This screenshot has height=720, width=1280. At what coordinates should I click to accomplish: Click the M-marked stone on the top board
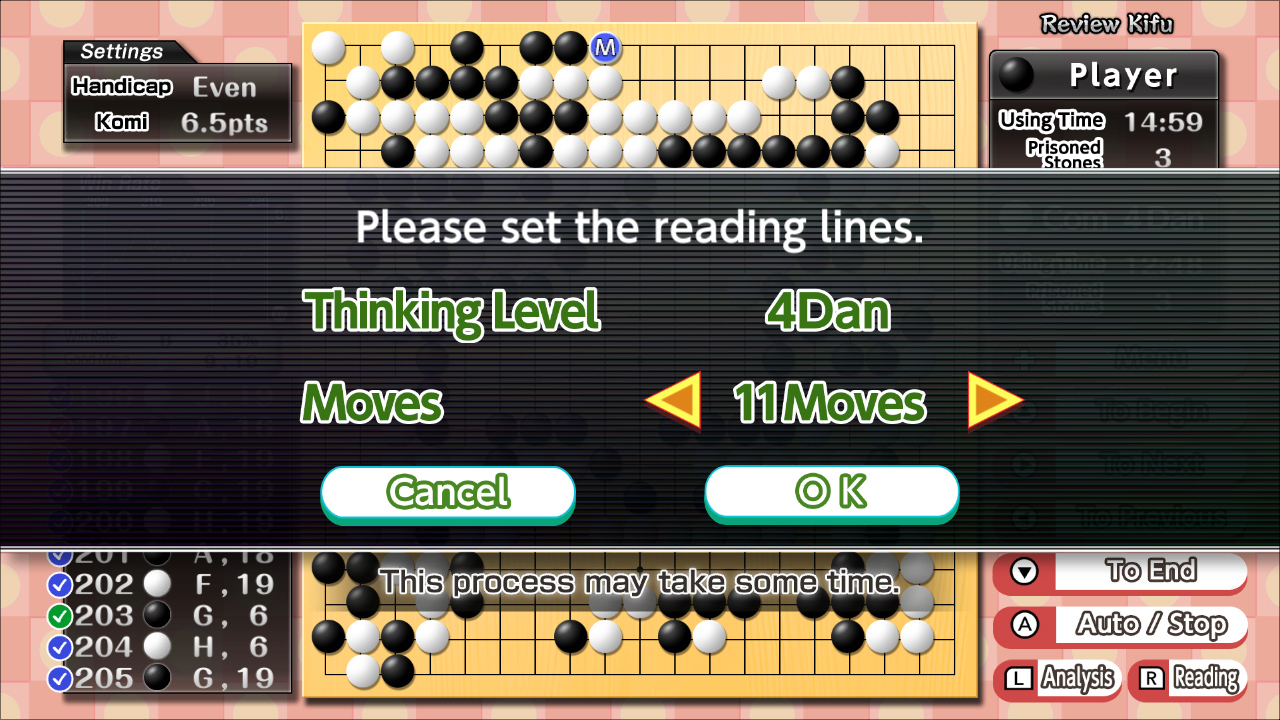pos(604,48)
